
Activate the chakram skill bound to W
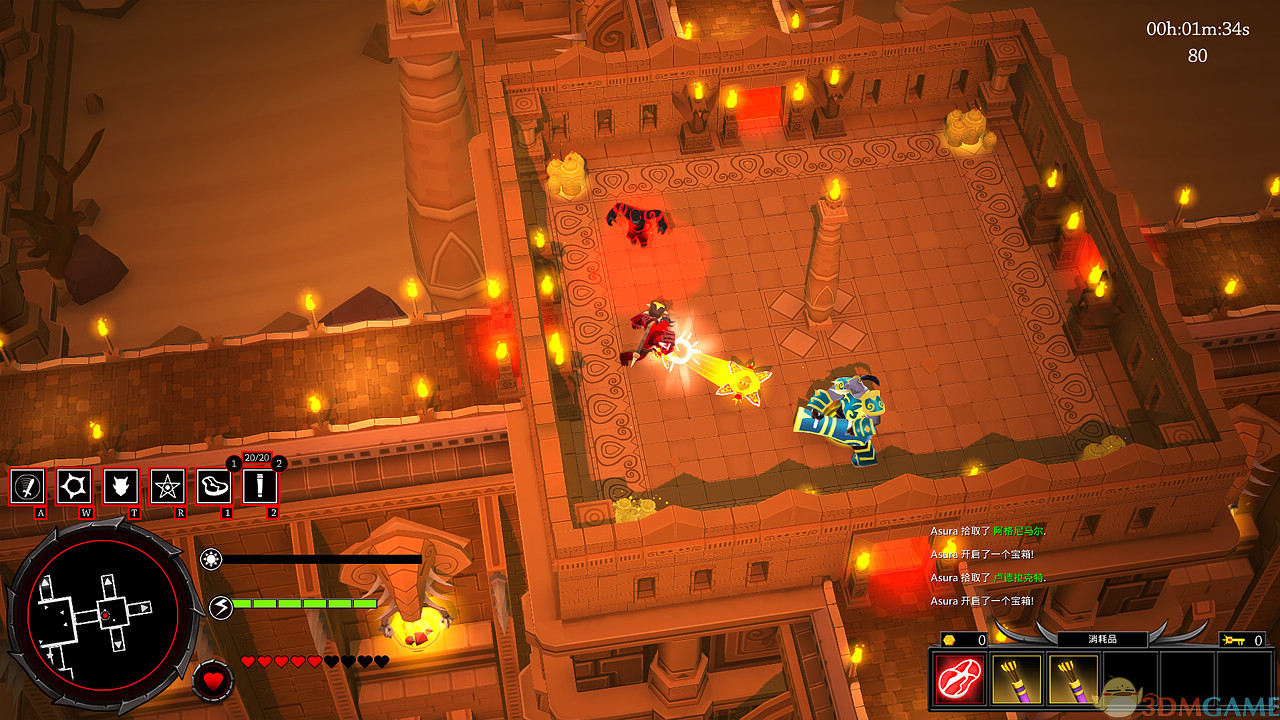pos(75,487)
